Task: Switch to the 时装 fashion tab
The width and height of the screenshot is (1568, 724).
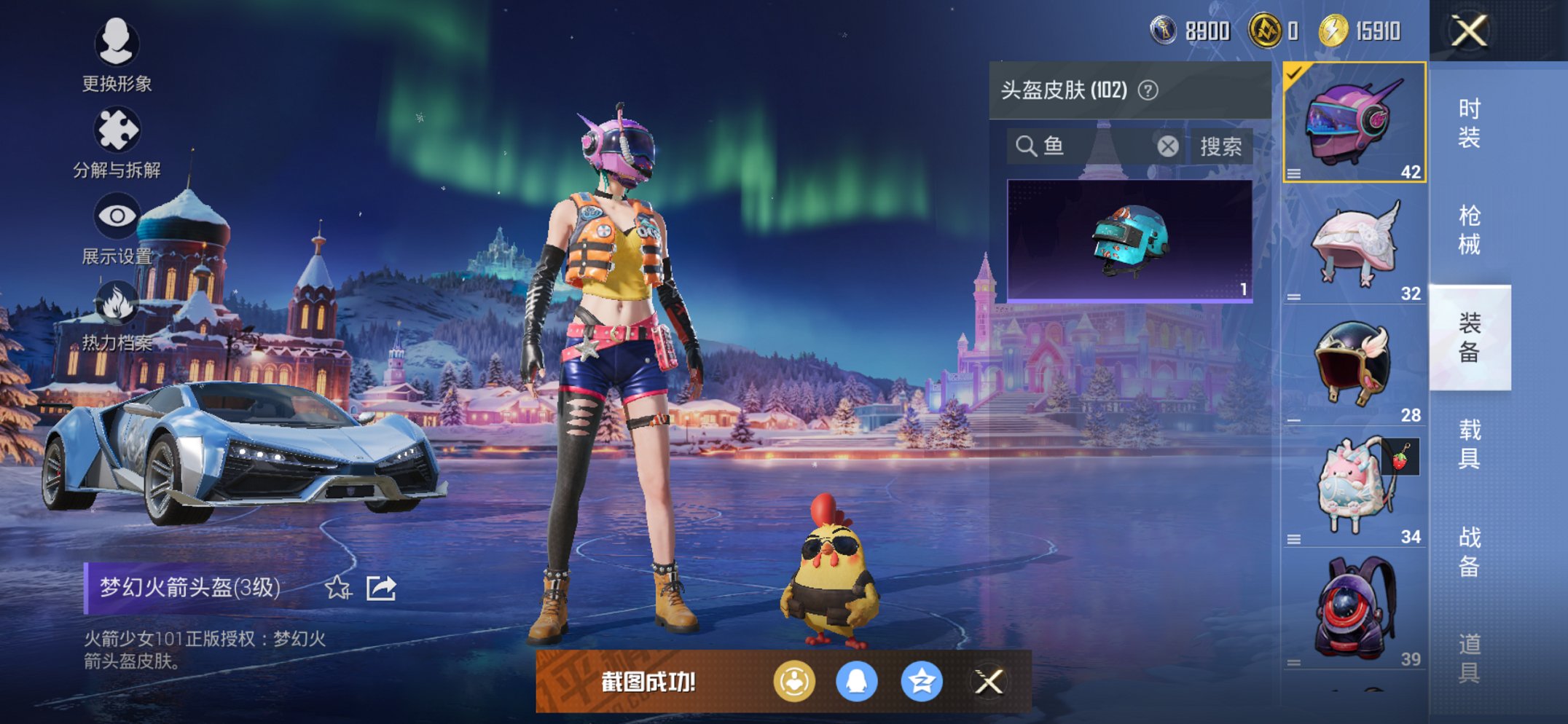Action: pyautogui.click(x=1469, y=122)
